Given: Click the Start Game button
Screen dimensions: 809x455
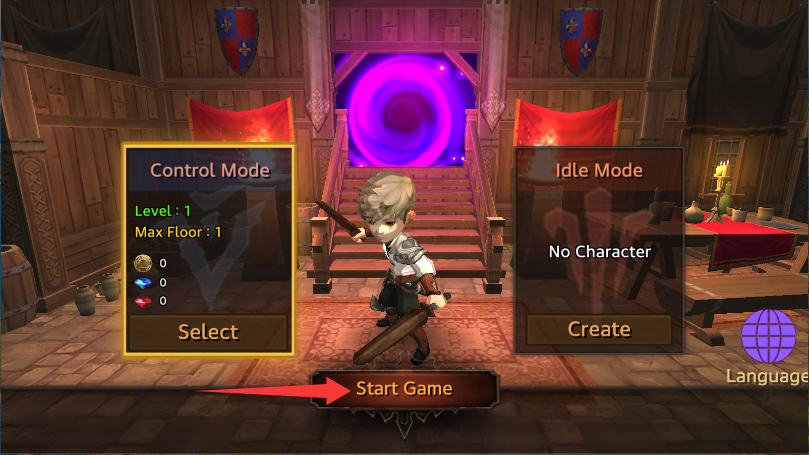Looking at the screenshot, I should (404, 389).
